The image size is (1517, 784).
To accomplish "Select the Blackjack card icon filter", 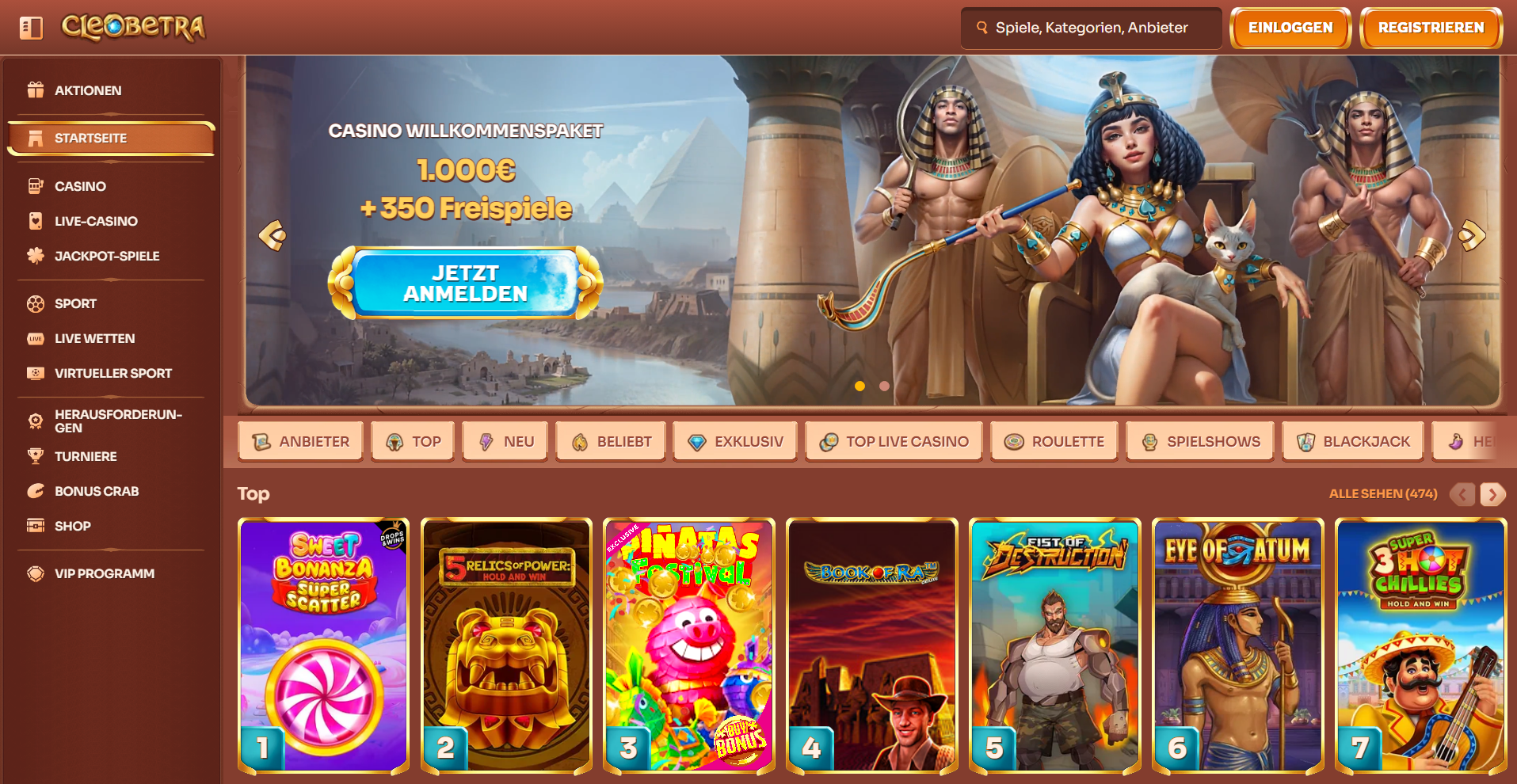I will pos(1304,441).
